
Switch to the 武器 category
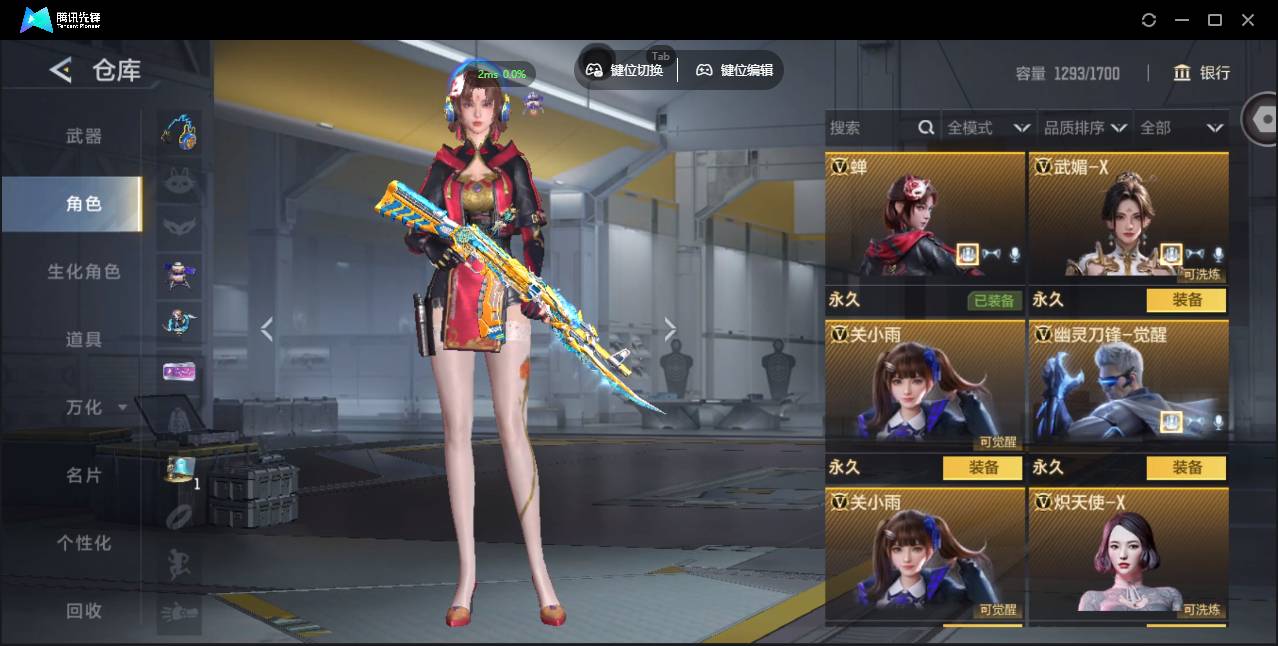[x=84, y=136]
